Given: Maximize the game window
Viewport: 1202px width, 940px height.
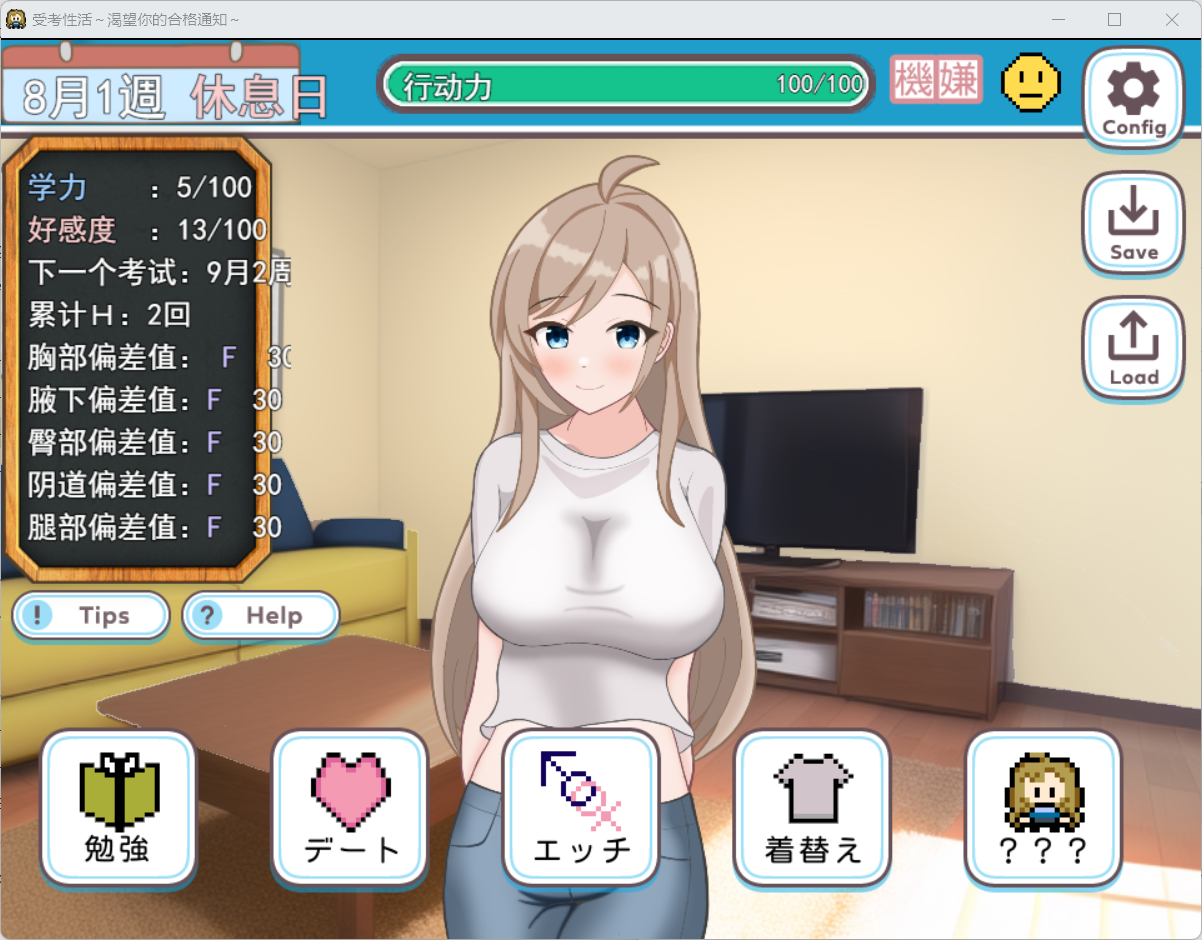Looking at the screenshot, I should [1114, 19].
